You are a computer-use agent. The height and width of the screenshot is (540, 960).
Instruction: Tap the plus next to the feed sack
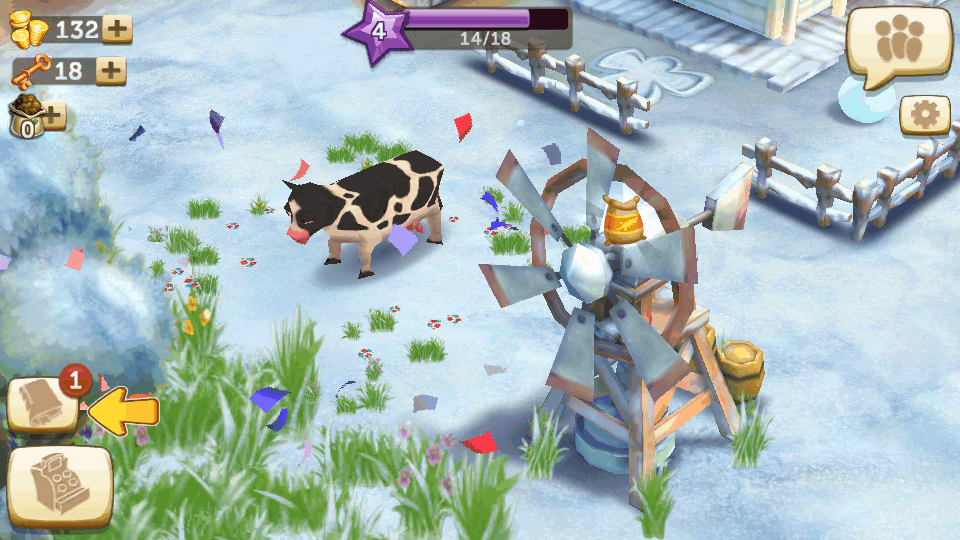tap(51, 115)
